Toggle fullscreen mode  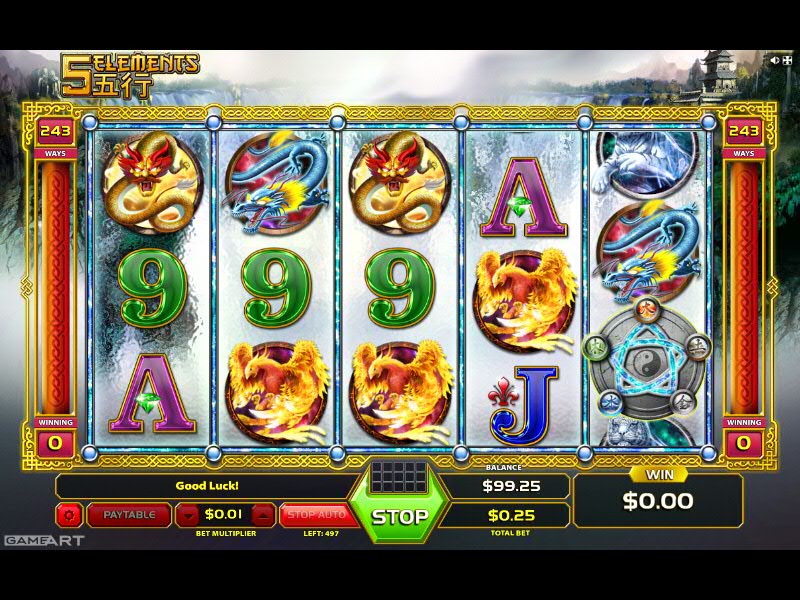tap(787, 60)
